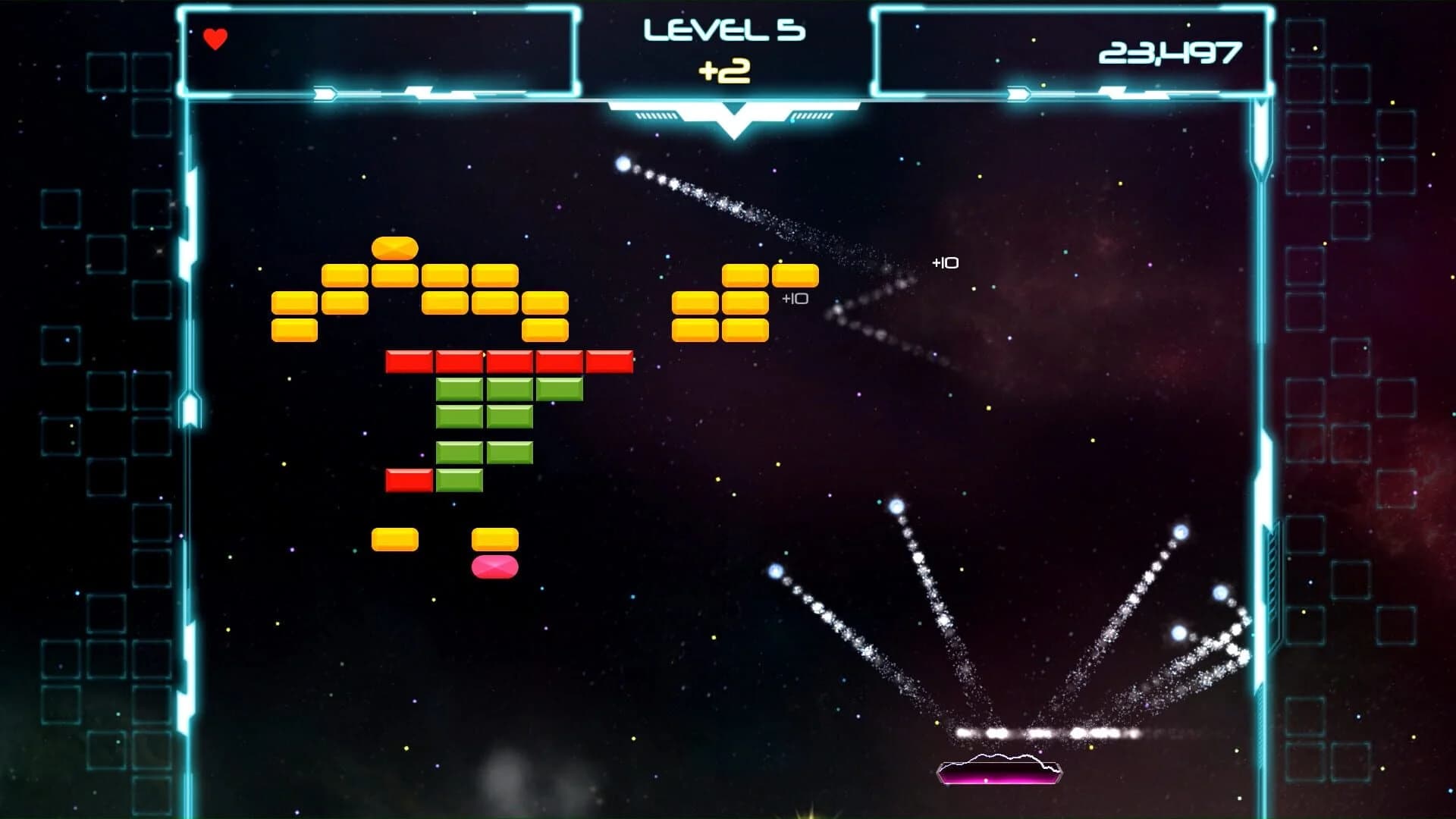Select the LEVEL 5 title text

pos(726,29)
